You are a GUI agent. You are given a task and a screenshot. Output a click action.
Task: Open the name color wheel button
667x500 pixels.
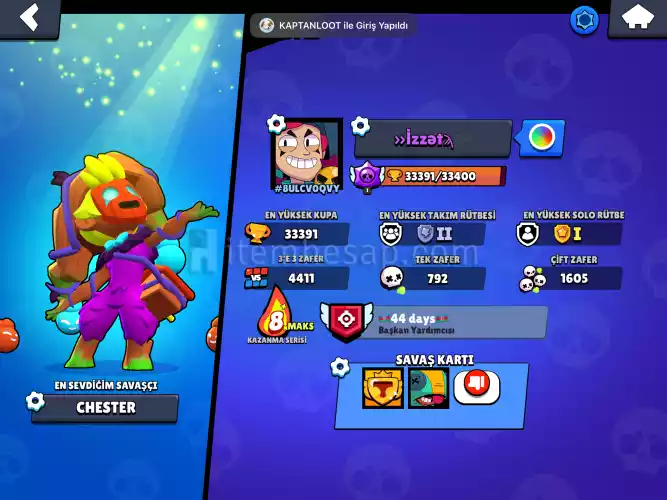(x=541, y=138)
